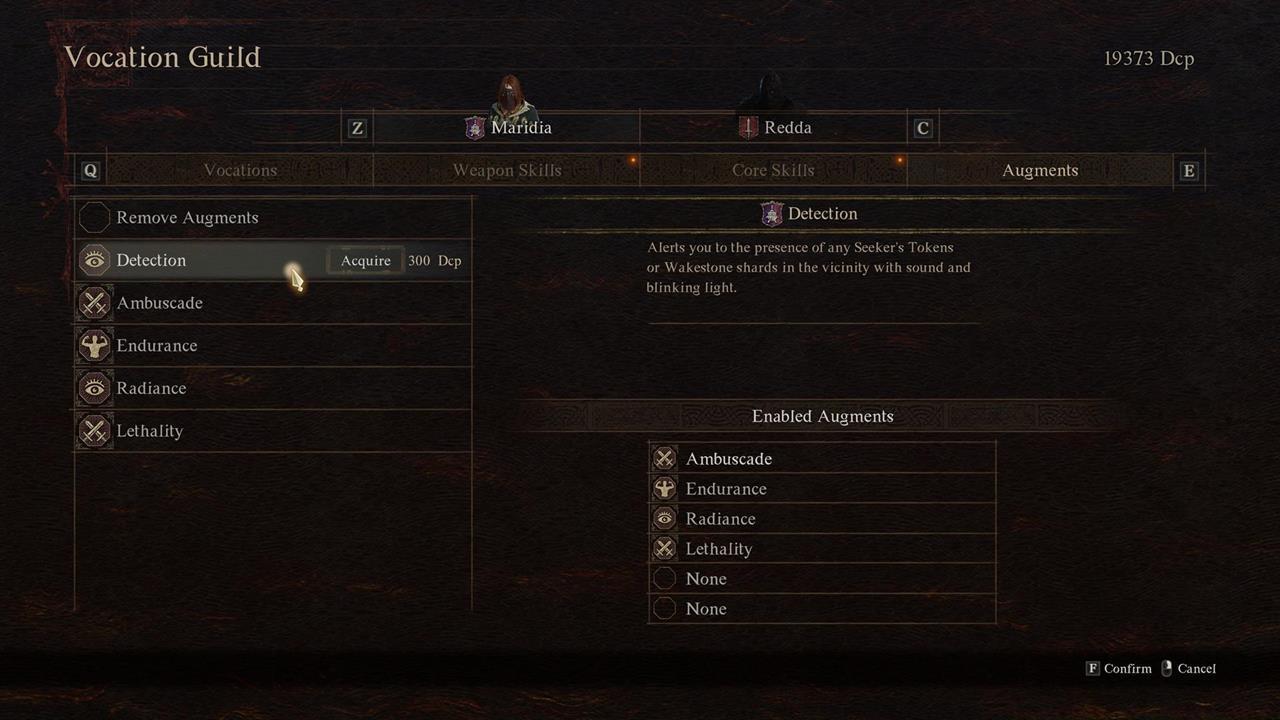Confirm the current selection

coord(1120,669)
